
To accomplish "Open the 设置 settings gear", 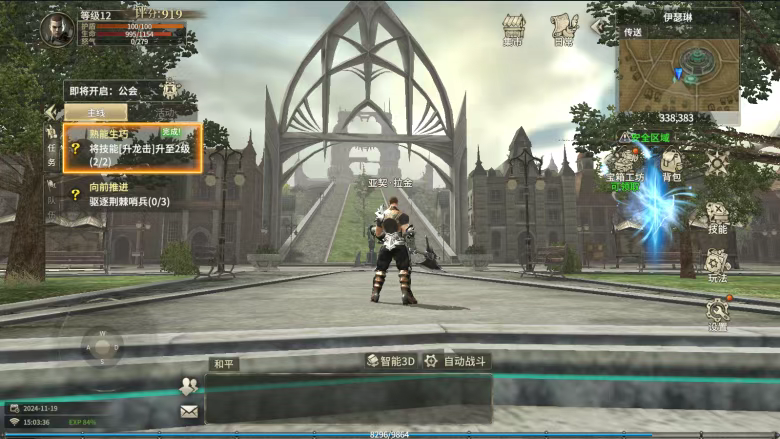I will (x=717, y=311).
